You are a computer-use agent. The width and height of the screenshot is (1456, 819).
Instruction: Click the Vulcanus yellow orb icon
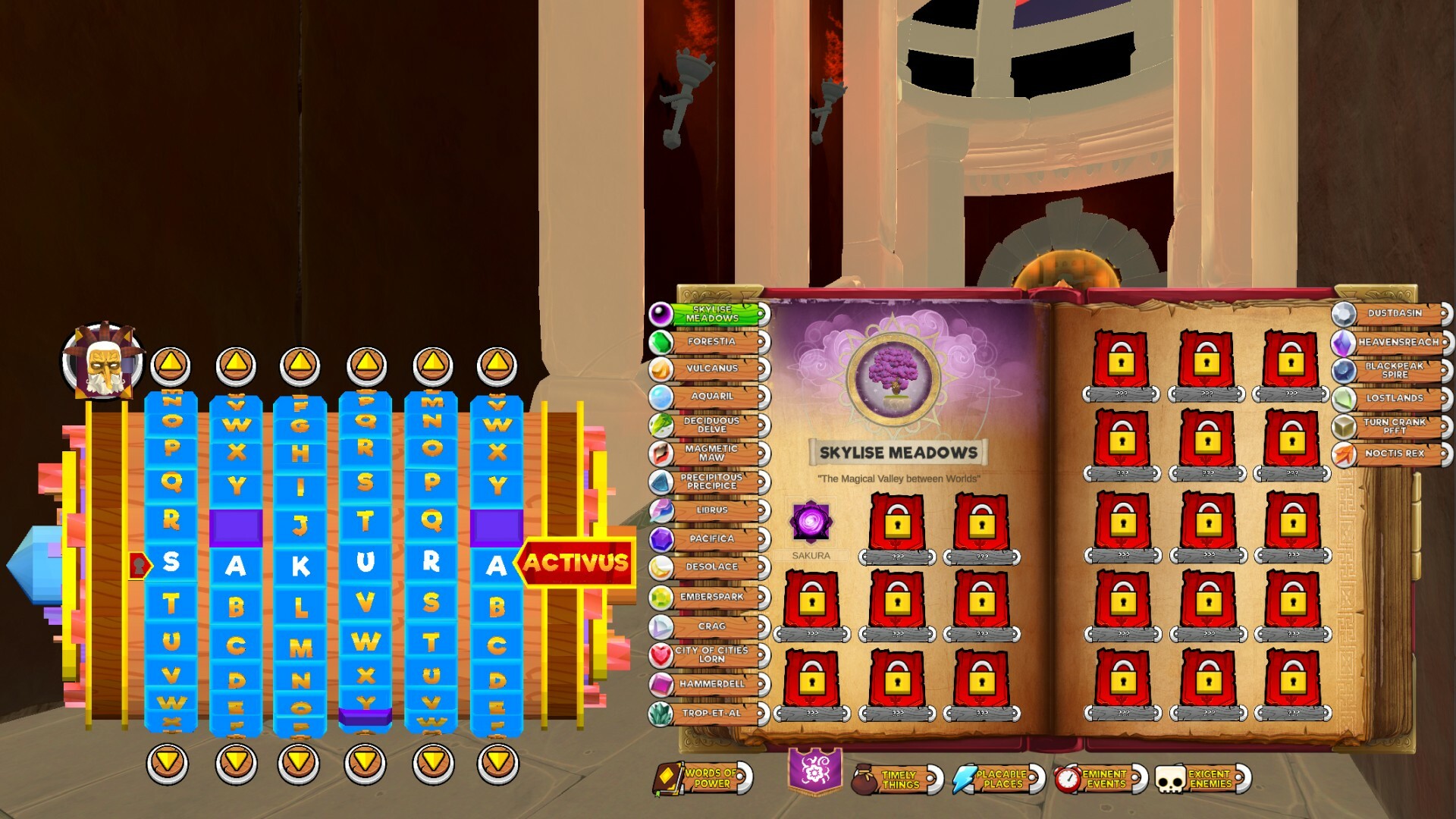(x=662, y=369)
